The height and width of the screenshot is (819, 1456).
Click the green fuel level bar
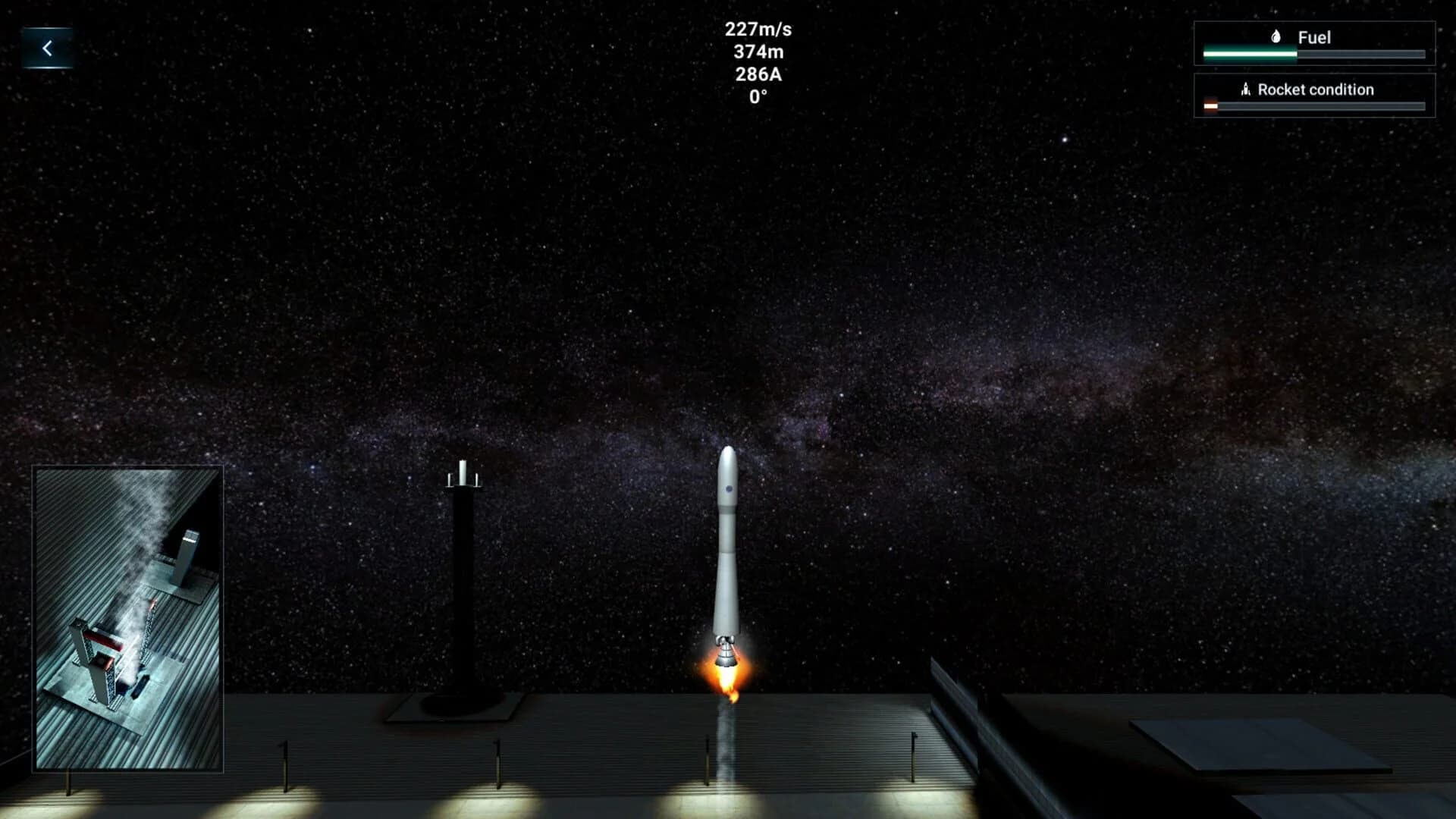coord(1250,53)
